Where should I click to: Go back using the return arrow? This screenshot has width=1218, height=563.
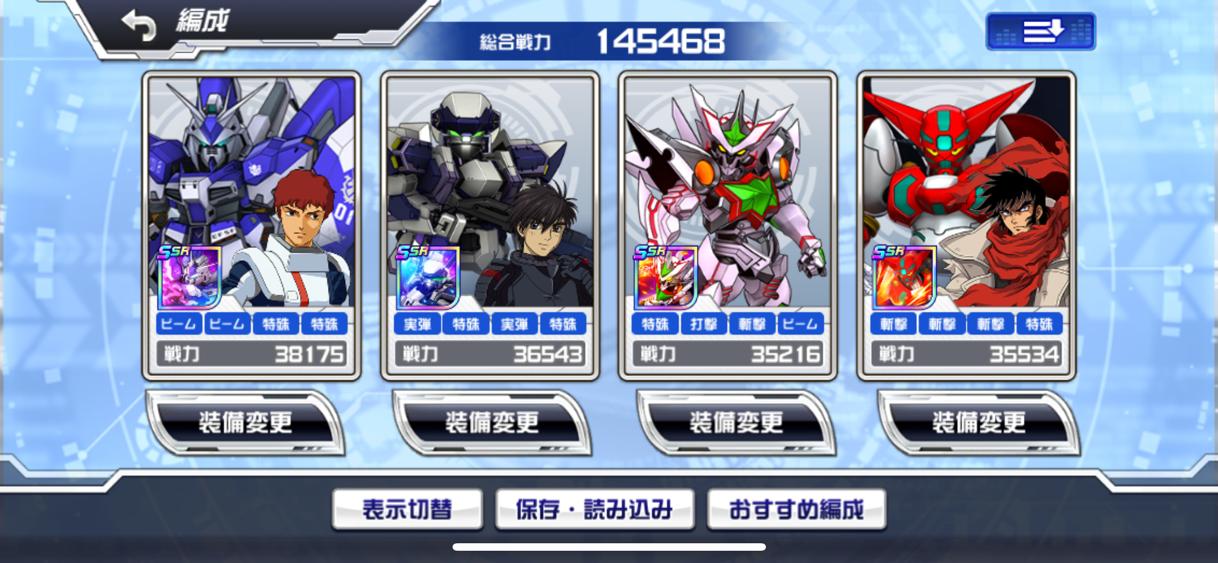coord(139,26)
